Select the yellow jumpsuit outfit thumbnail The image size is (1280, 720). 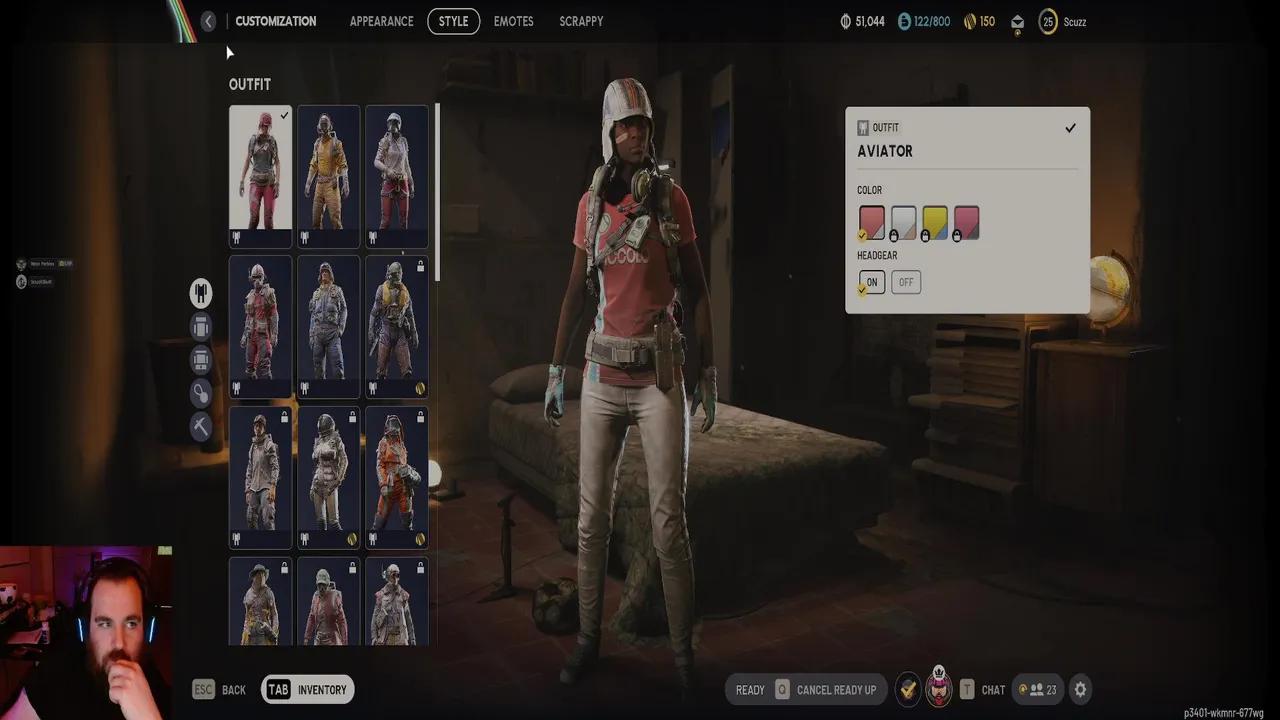coord(328,175)
